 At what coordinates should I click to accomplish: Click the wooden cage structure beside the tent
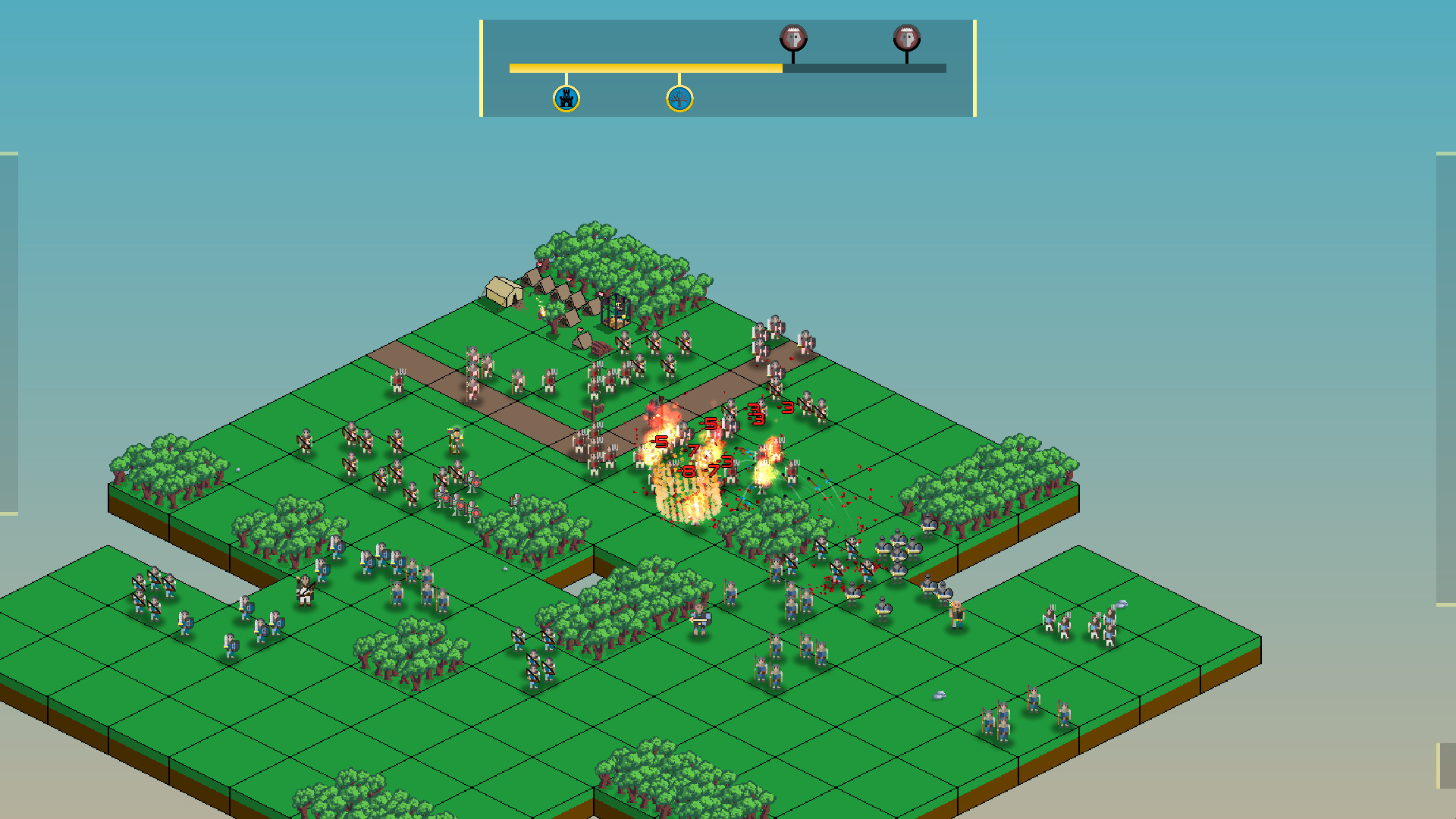[617, 309]
